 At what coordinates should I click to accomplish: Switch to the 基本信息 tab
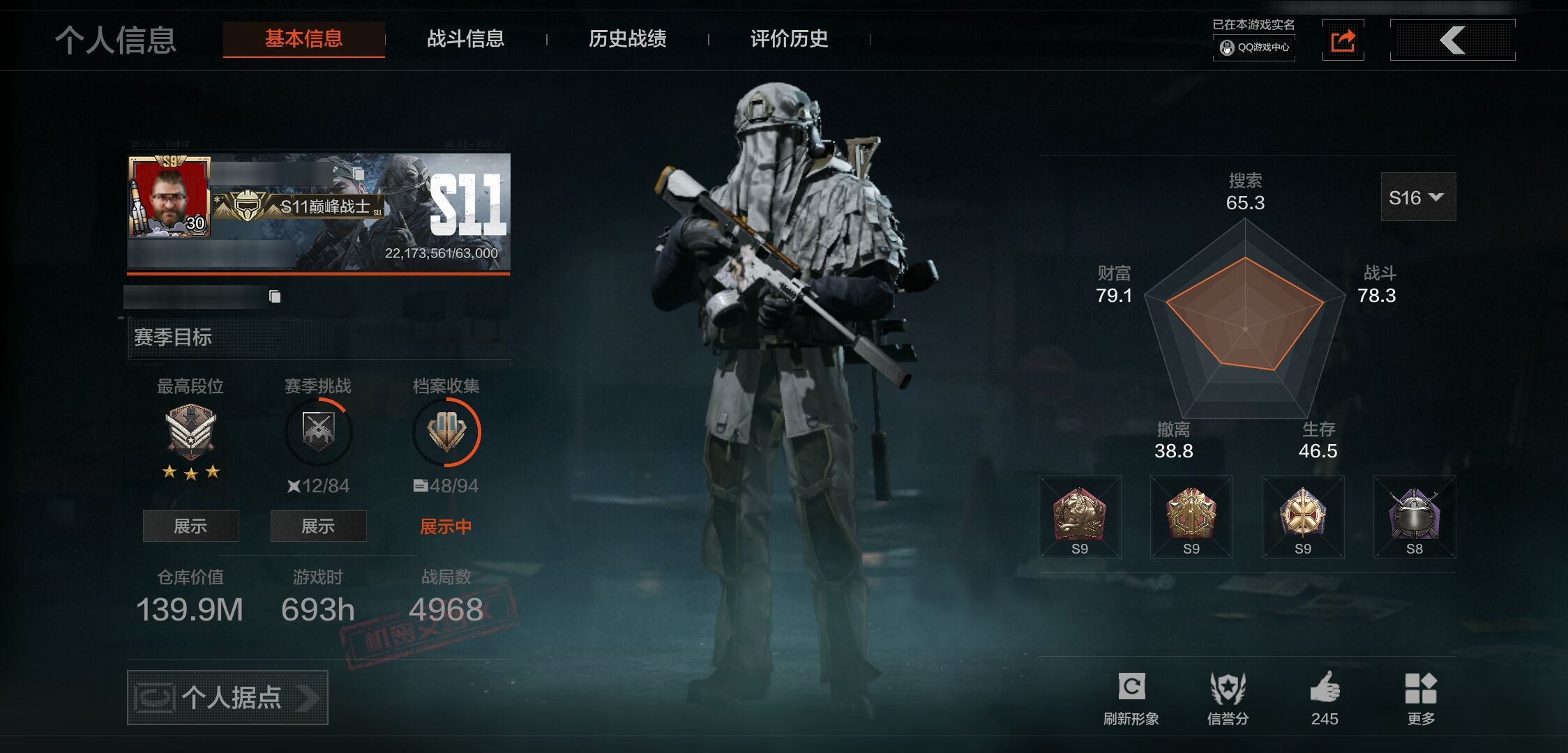point(303,39)
